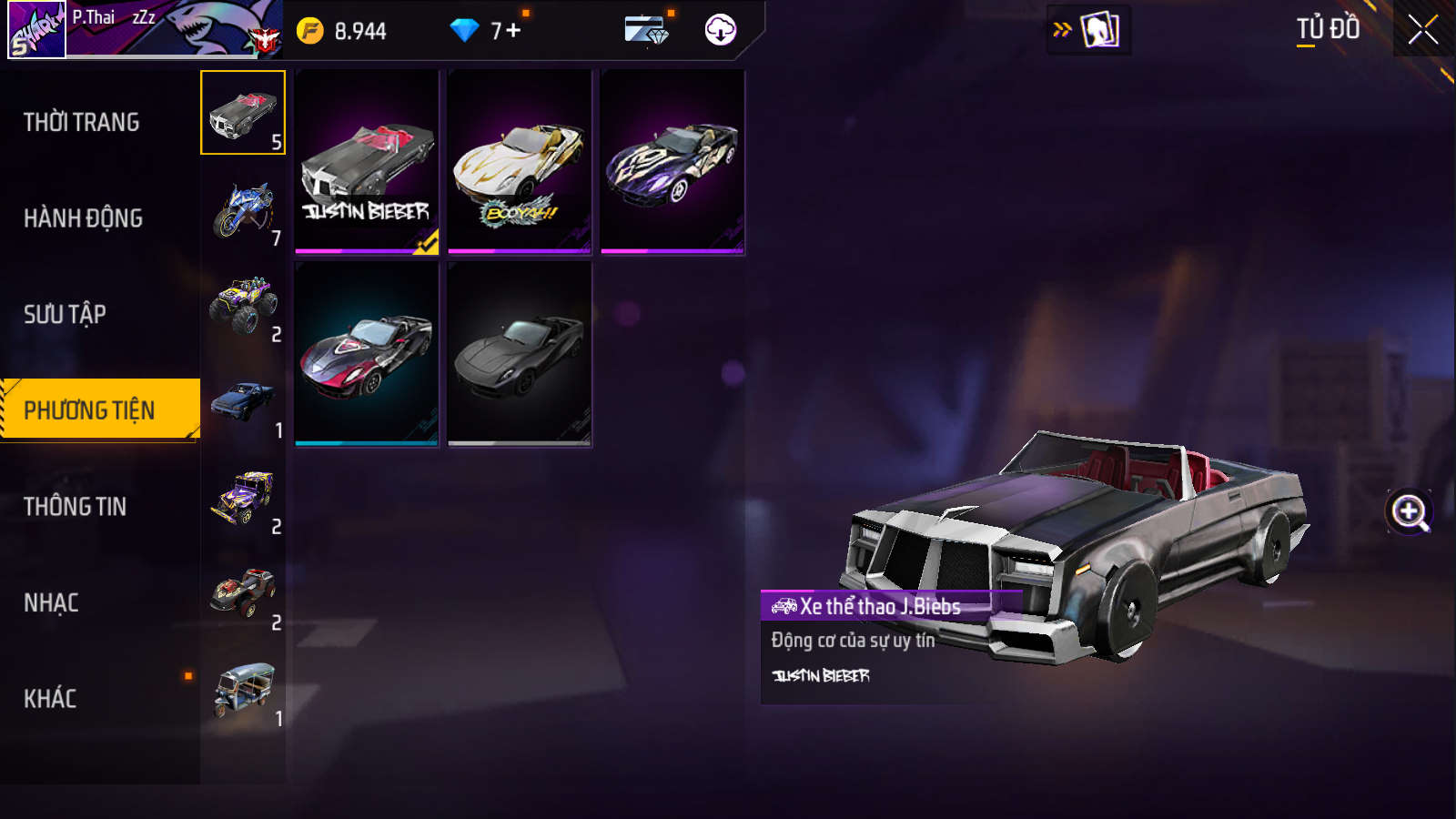Show the motorcycle vehicle type skins

point(243,210)
